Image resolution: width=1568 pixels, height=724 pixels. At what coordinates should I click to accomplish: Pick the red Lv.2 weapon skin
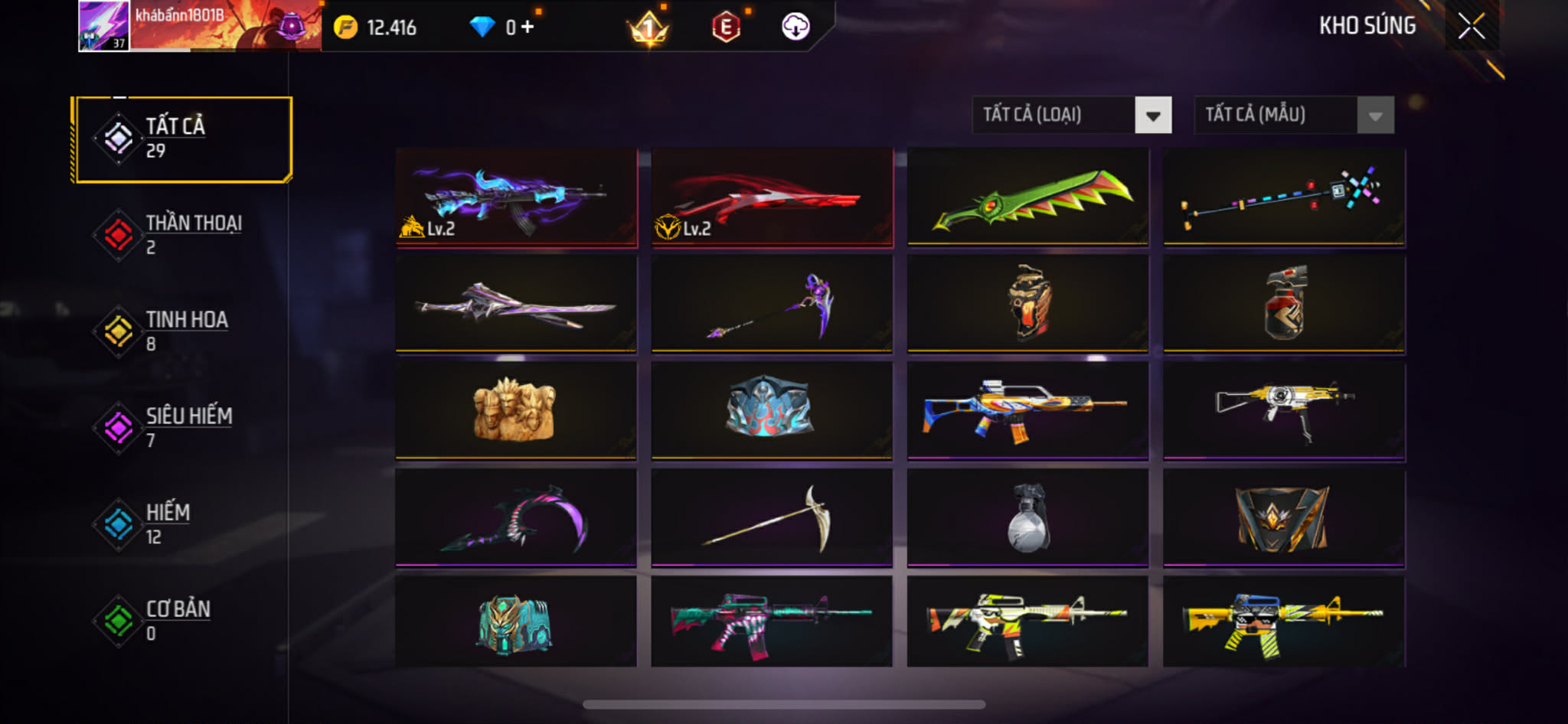(772, 197)
